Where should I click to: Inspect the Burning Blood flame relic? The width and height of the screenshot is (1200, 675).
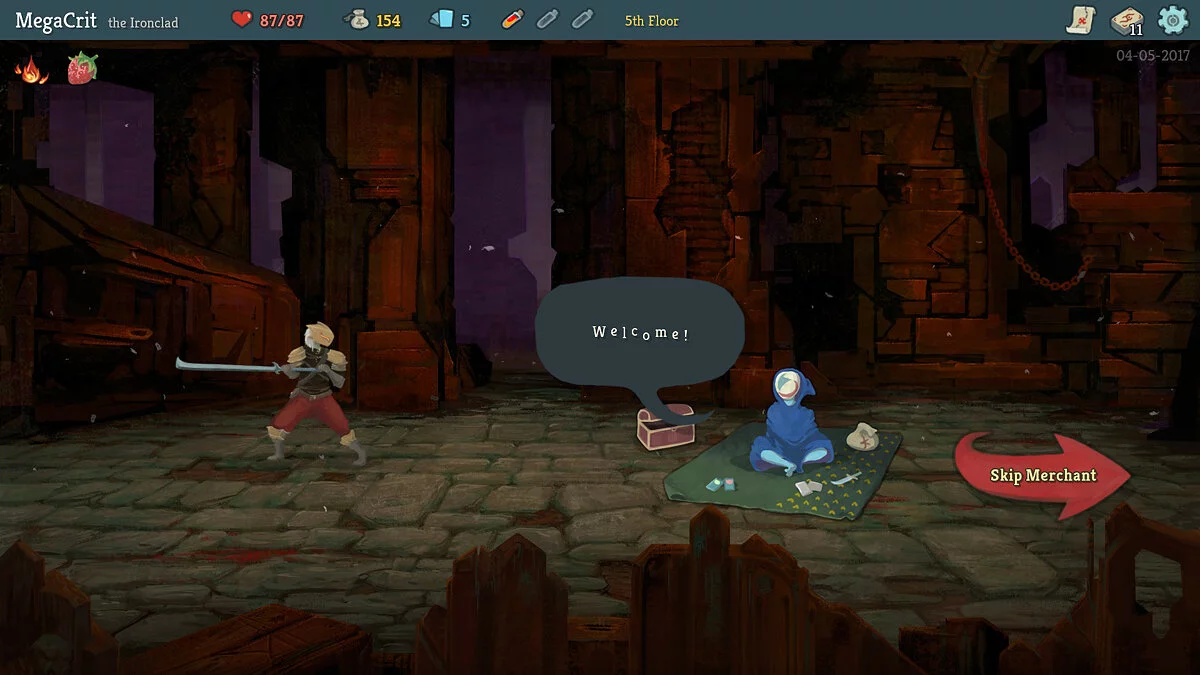[x=32, y=70]
